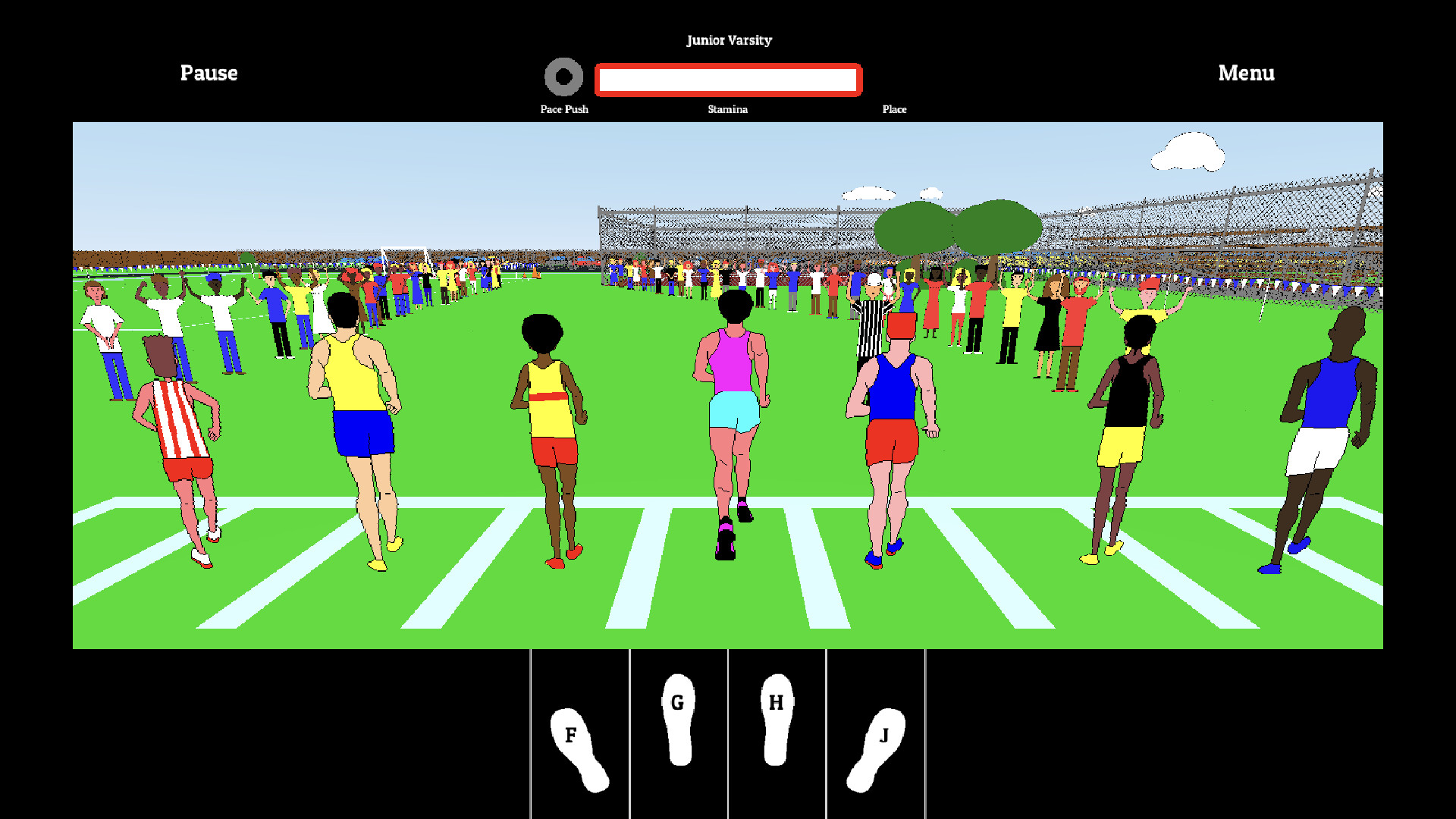Select the referee with striped shirt

(x=872, y=318)
